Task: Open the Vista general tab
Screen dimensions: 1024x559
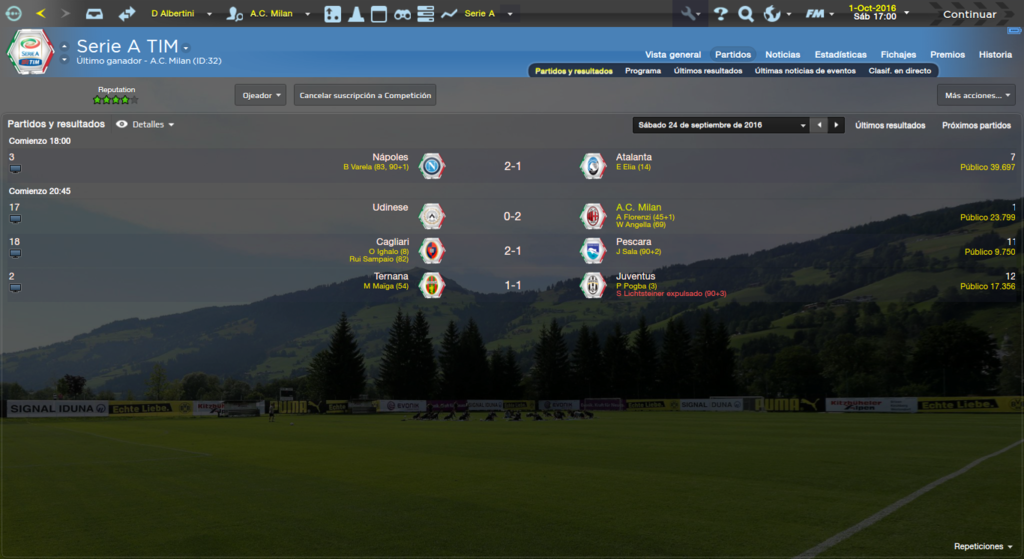Action: (673, 54)
